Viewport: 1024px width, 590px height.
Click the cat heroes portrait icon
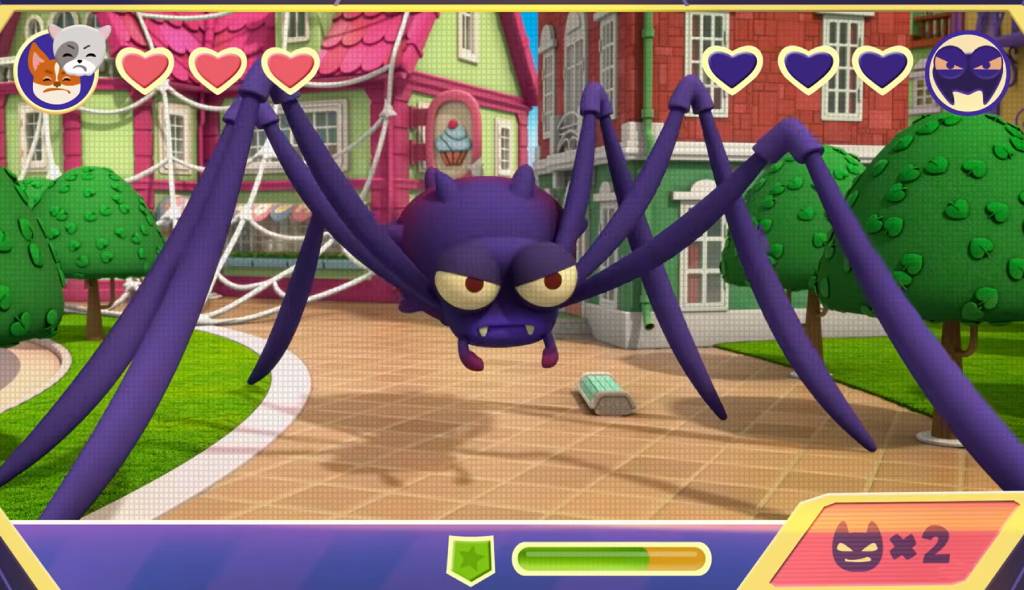pos(58,68)
